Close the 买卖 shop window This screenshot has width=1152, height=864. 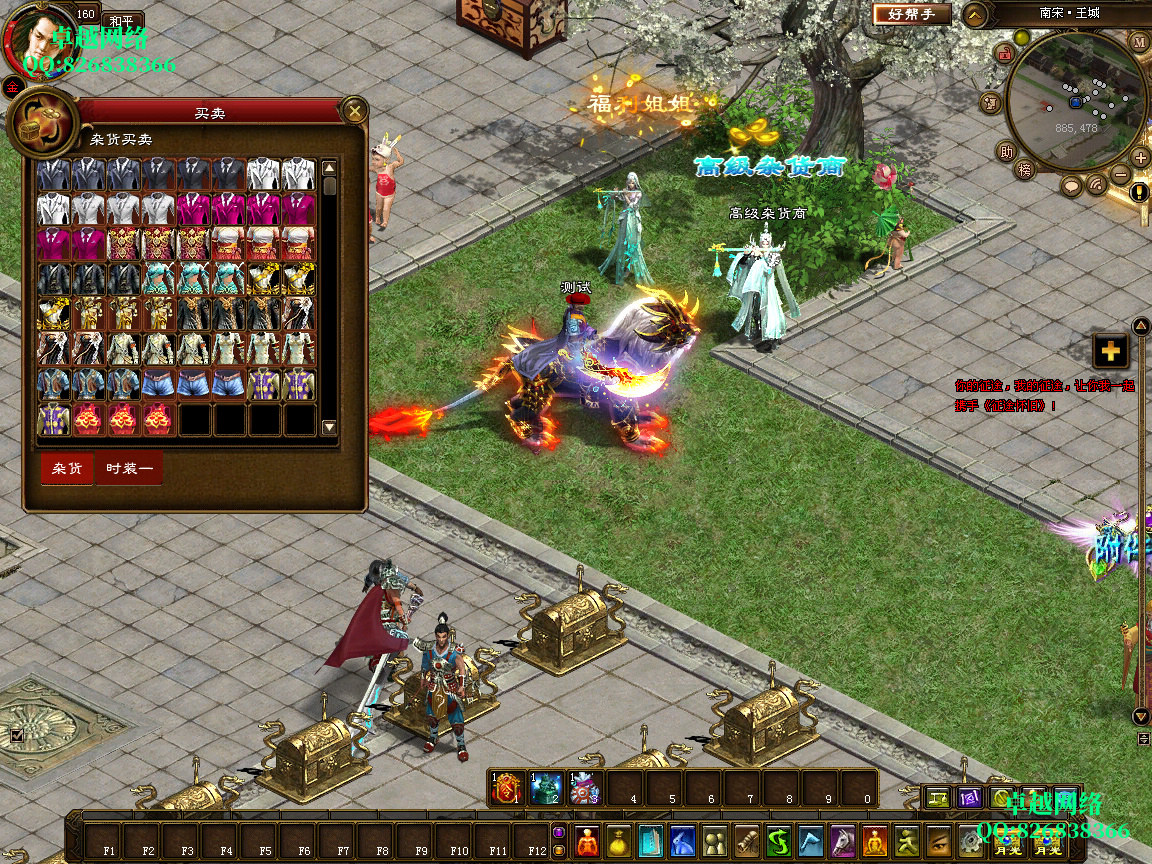coord(354,111)
